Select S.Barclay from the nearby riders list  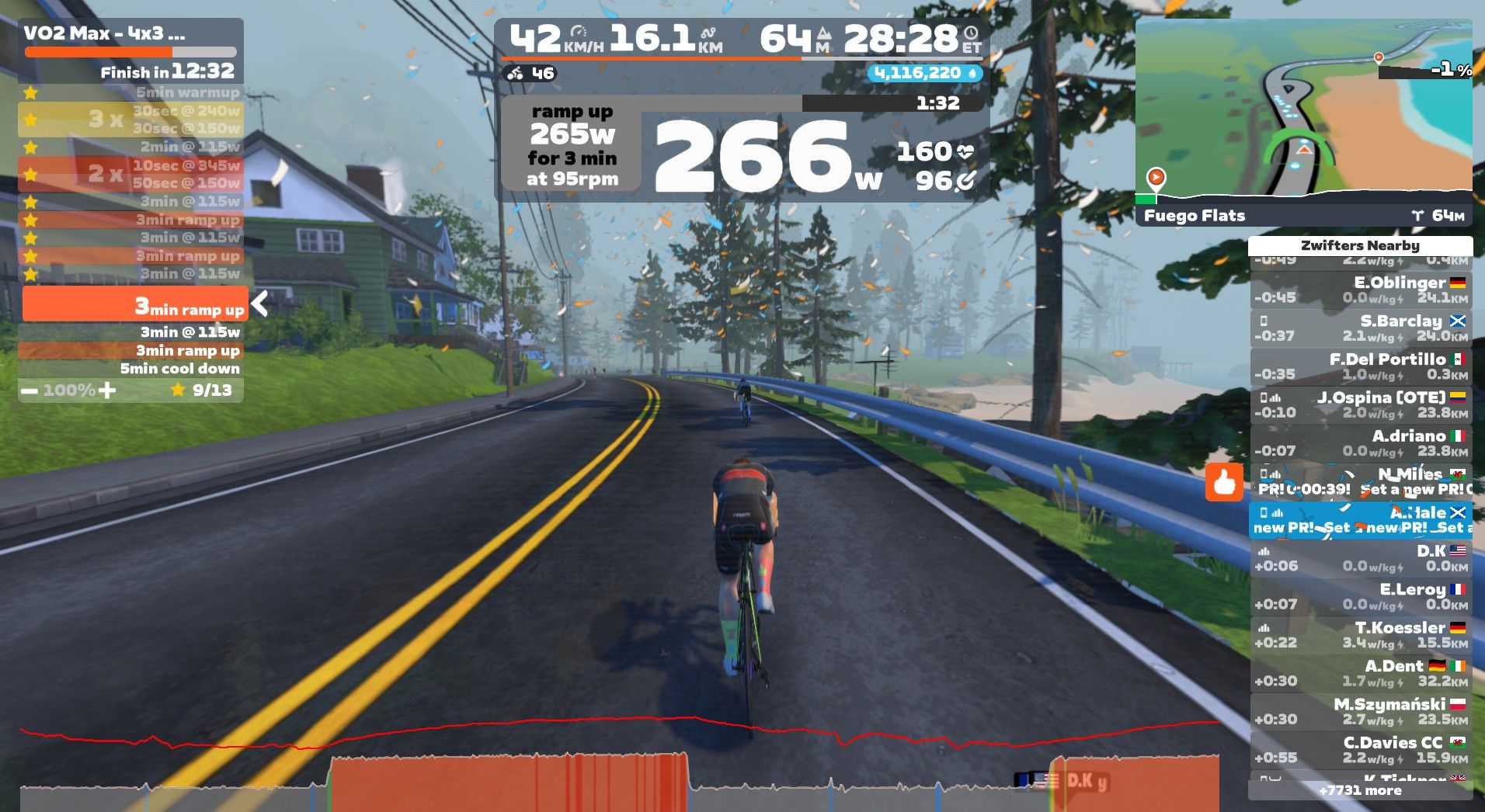(1361, 328)
